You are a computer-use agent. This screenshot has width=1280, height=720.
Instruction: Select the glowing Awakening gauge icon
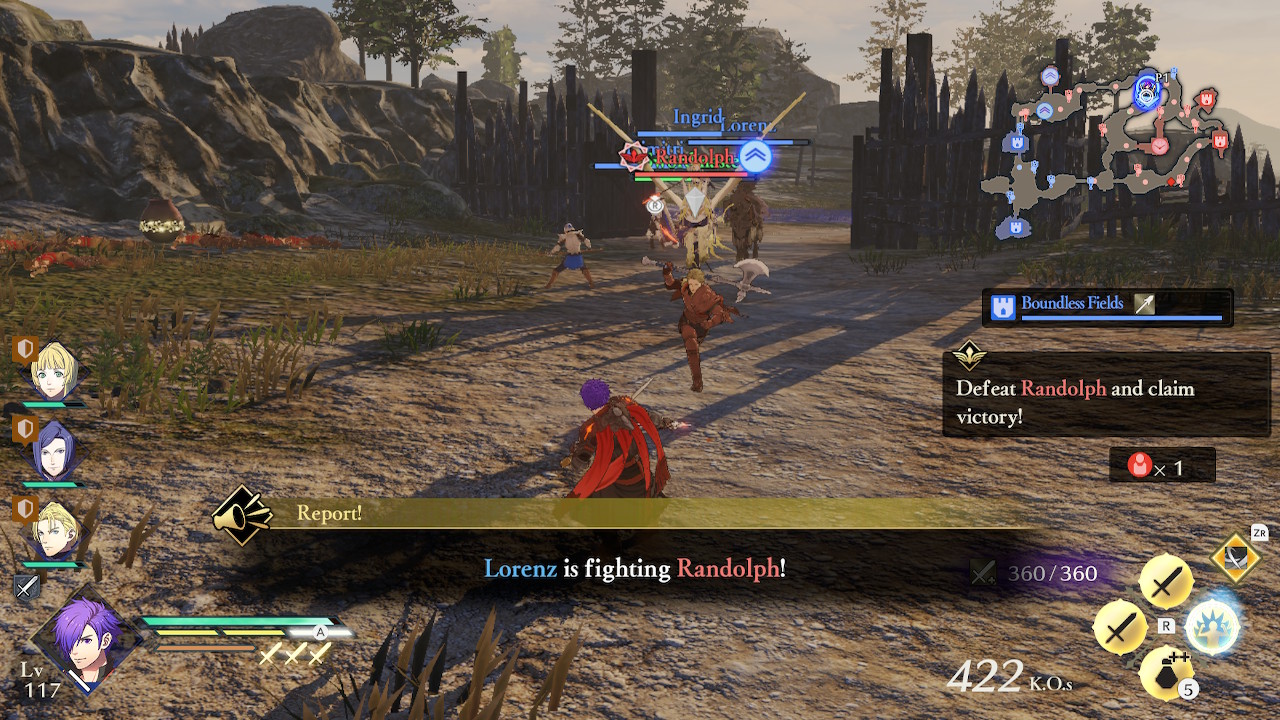point(1214,629)
